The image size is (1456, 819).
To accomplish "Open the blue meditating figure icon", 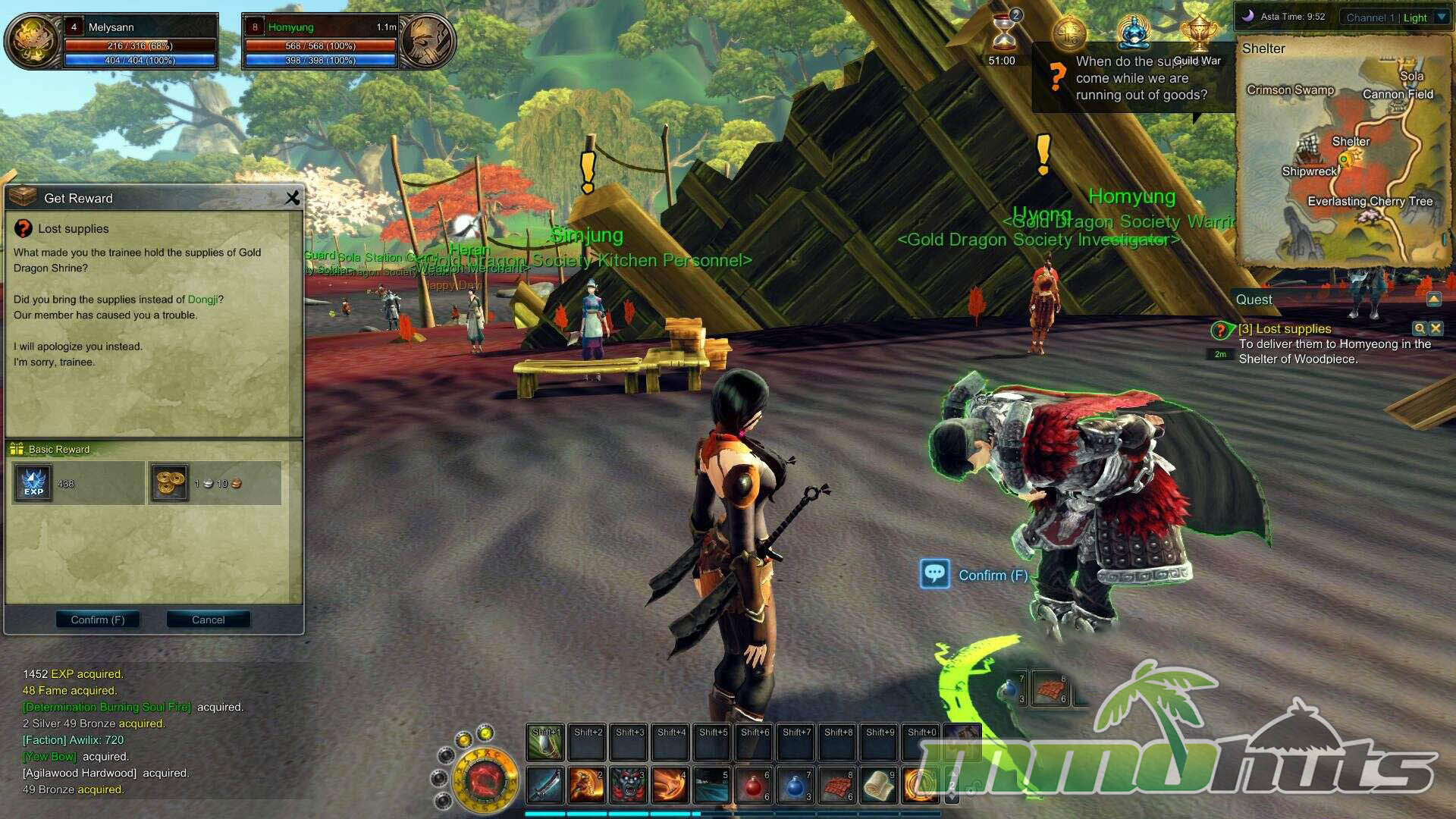I will 1134,33.
